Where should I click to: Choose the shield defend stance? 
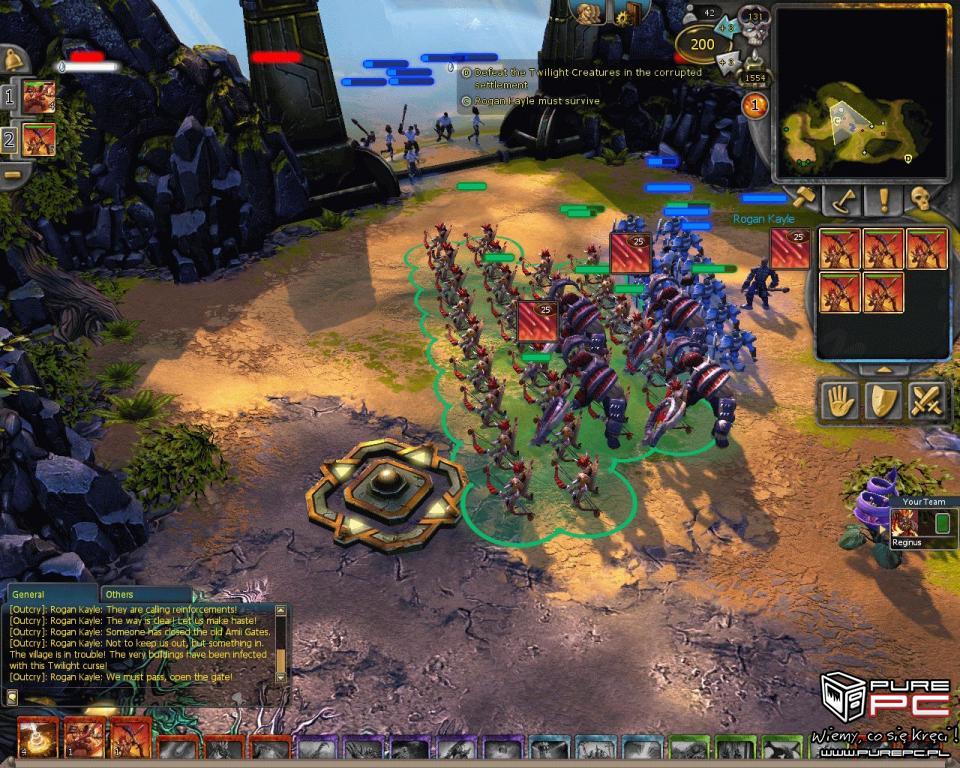(883, 402)
